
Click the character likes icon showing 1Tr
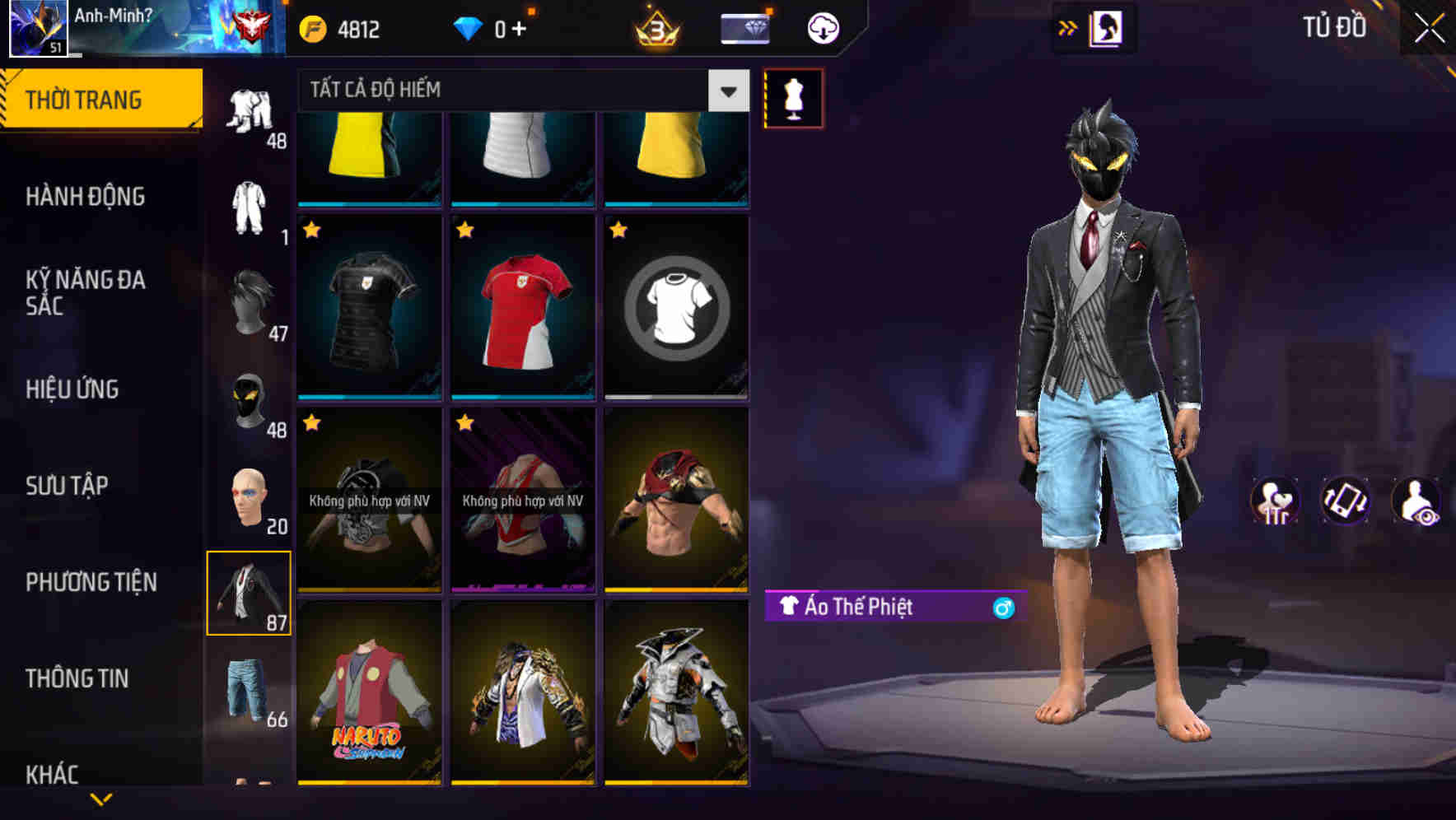[x=1275, y=502]
